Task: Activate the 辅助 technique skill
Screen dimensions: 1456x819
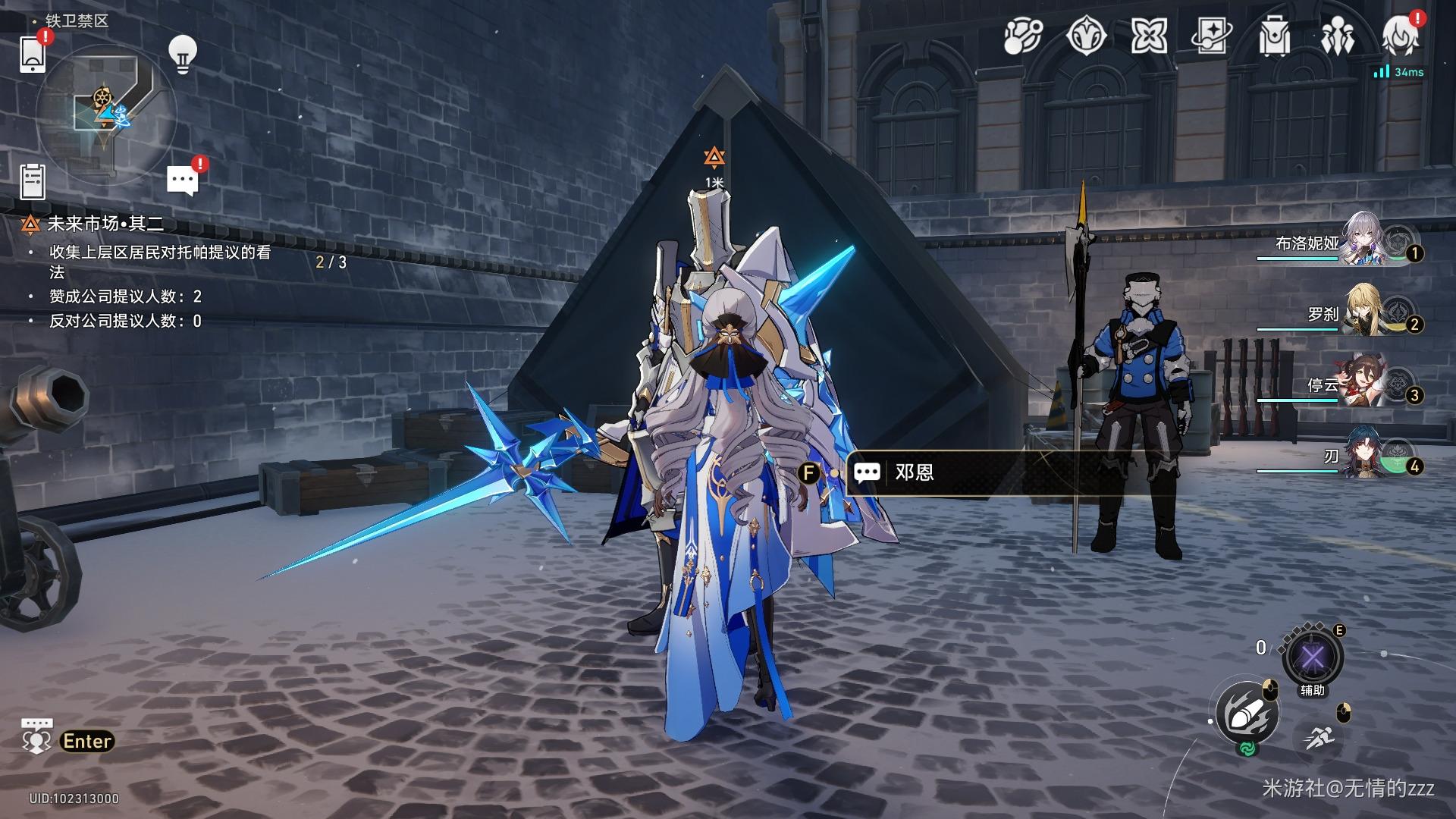Action: point(1312,657)
